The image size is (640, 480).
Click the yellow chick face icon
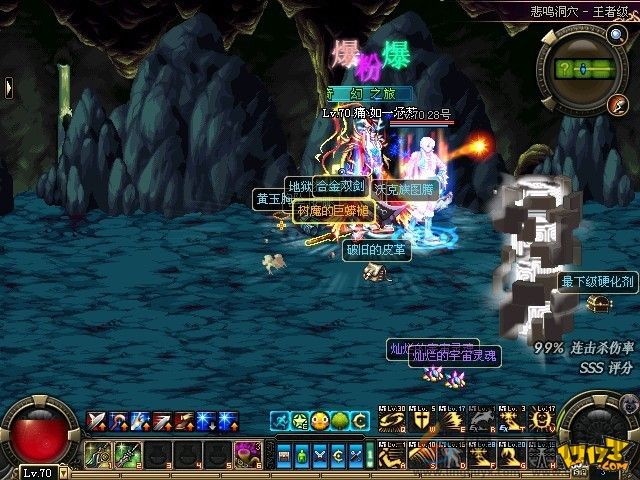pyautogui.click(x=319, y=420)
